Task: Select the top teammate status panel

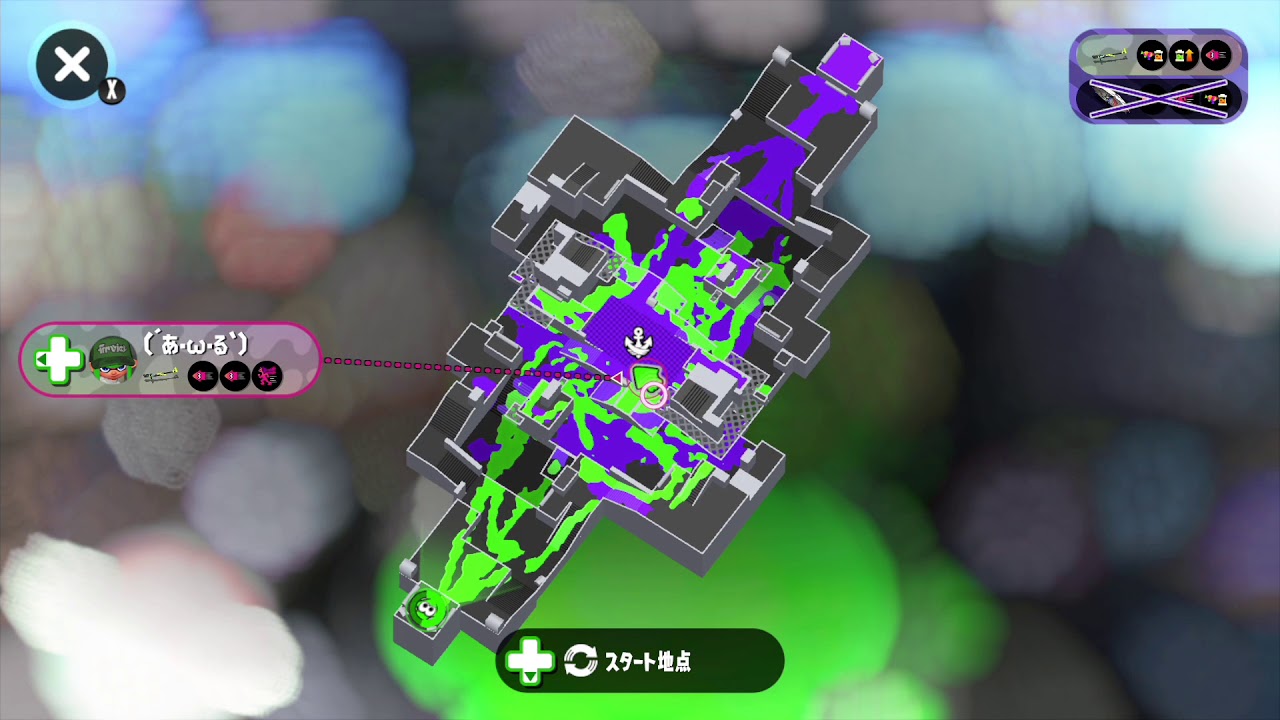Action: pos(1160,57)
